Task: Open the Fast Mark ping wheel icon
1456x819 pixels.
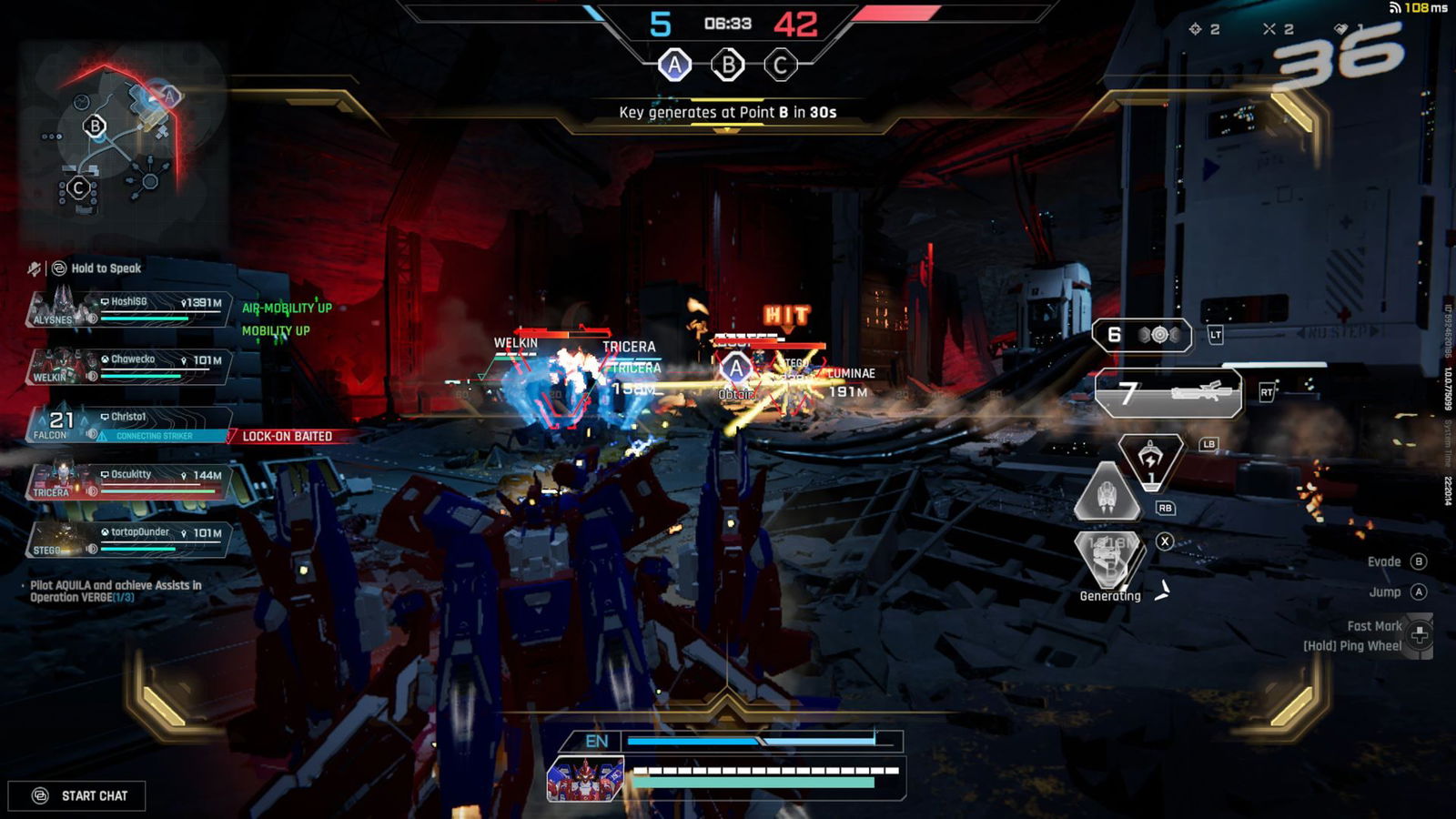Action: [1419, 635]
